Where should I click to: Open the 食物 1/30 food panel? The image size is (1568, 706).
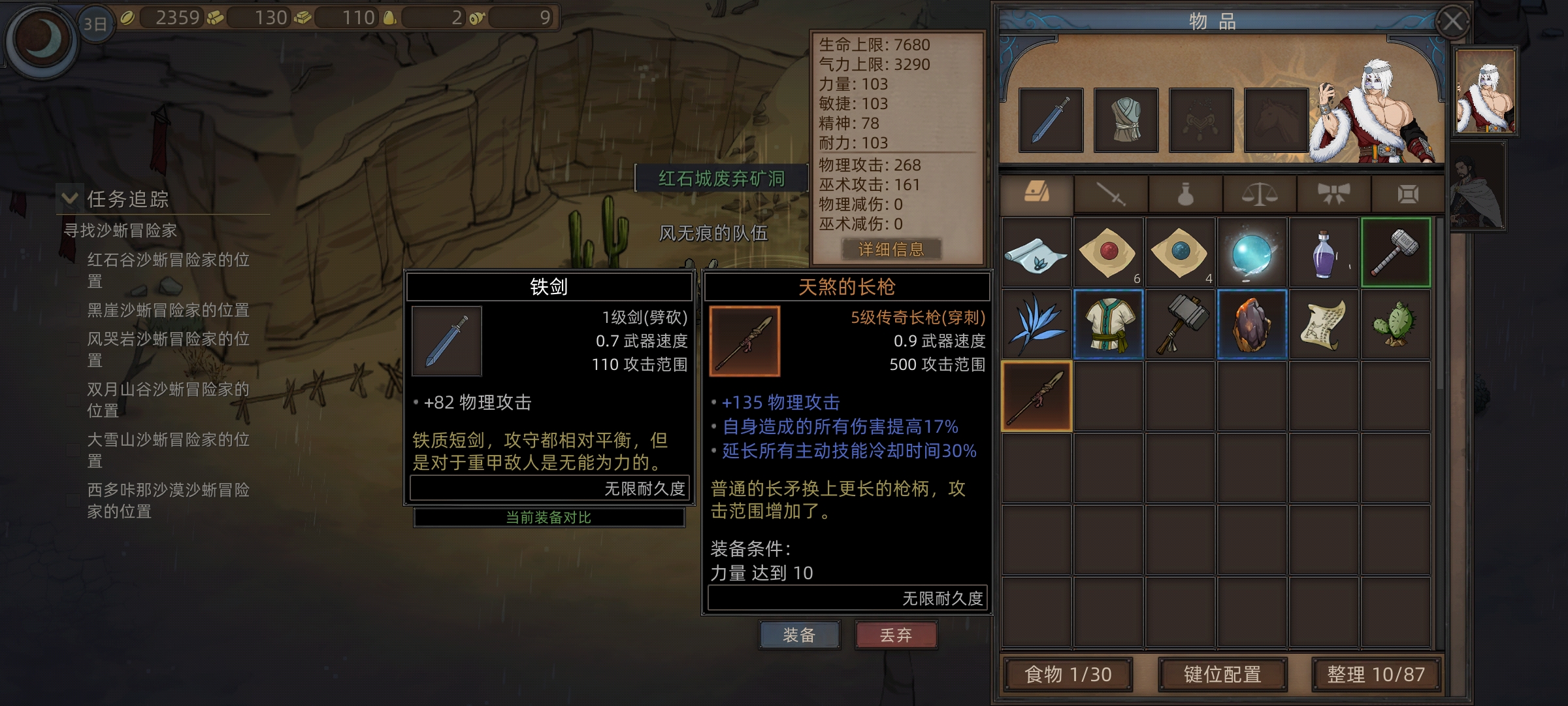[x=1068, y=674]
